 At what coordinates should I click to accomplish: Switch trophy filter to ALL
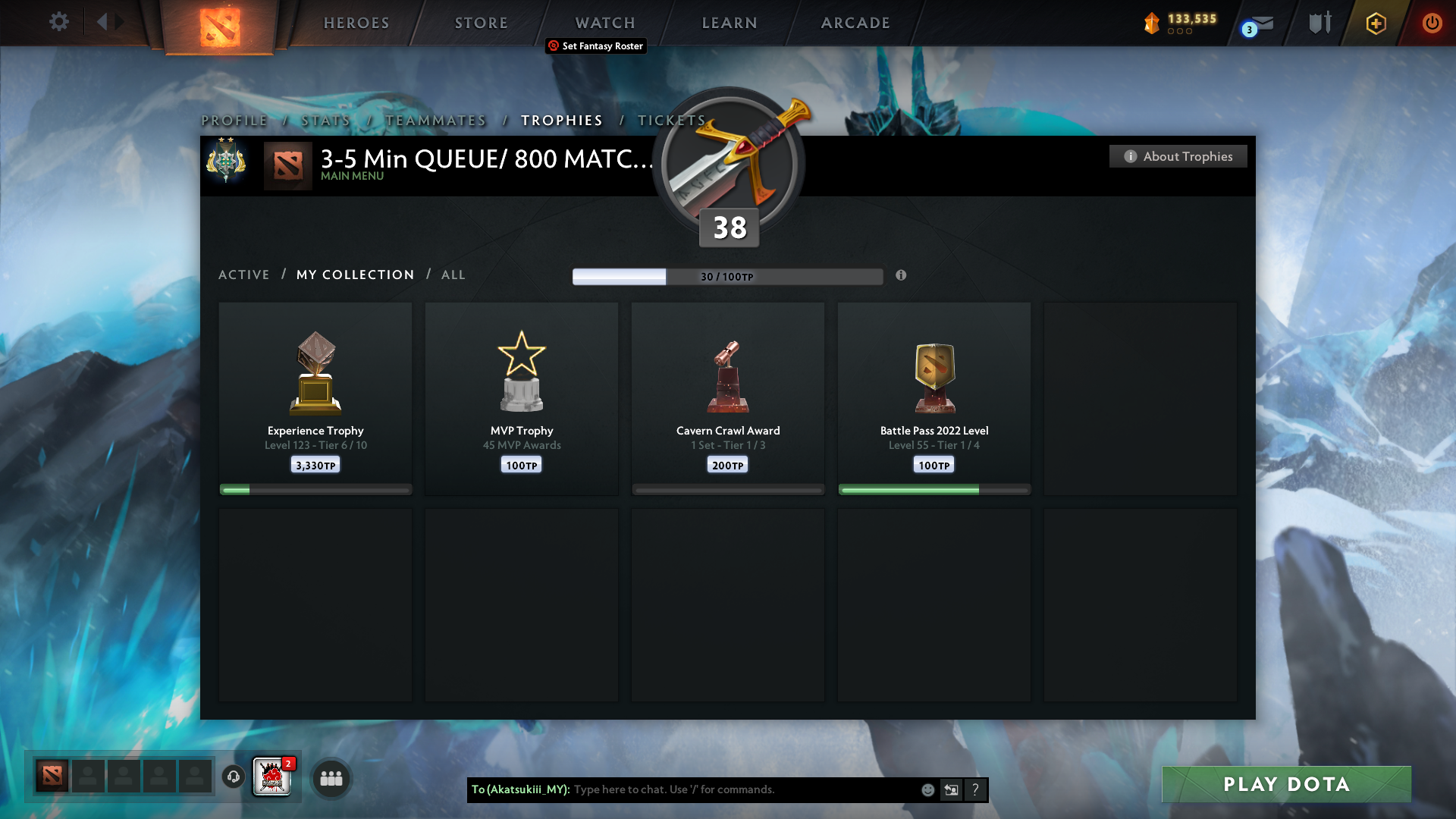453,275
